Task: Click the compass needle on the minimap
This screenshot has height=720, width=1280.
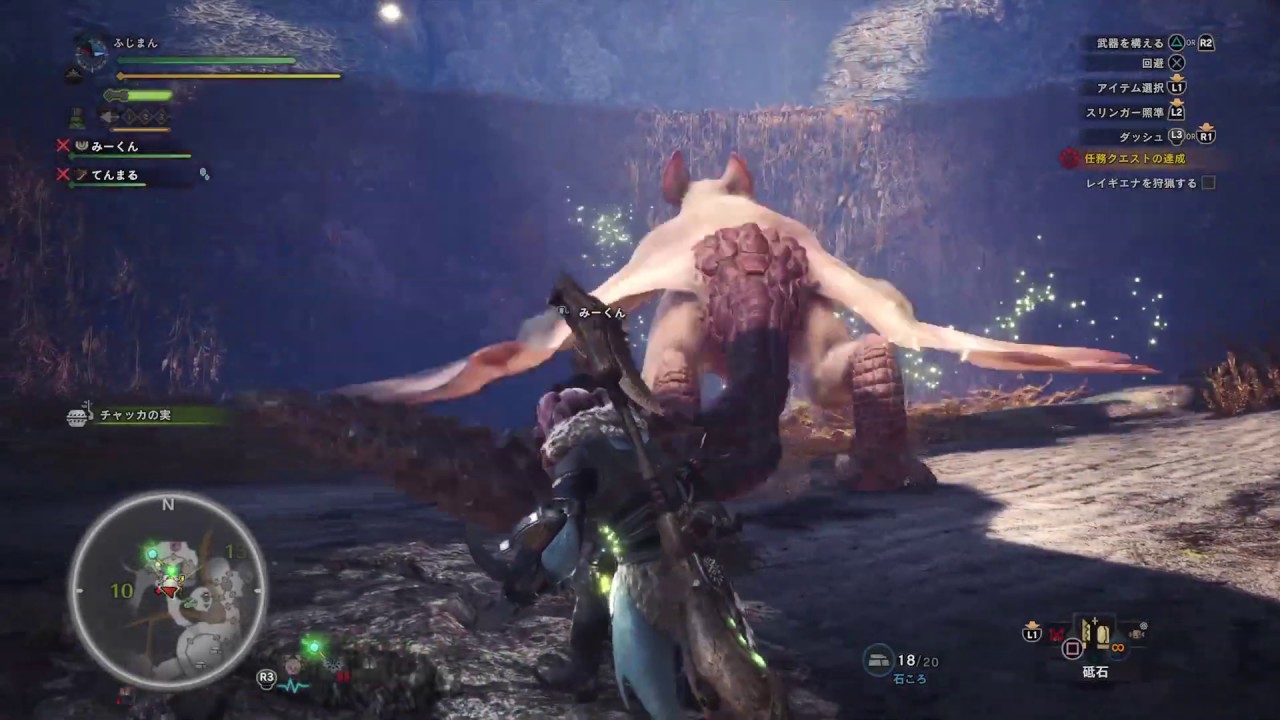Action: point(168,588)
